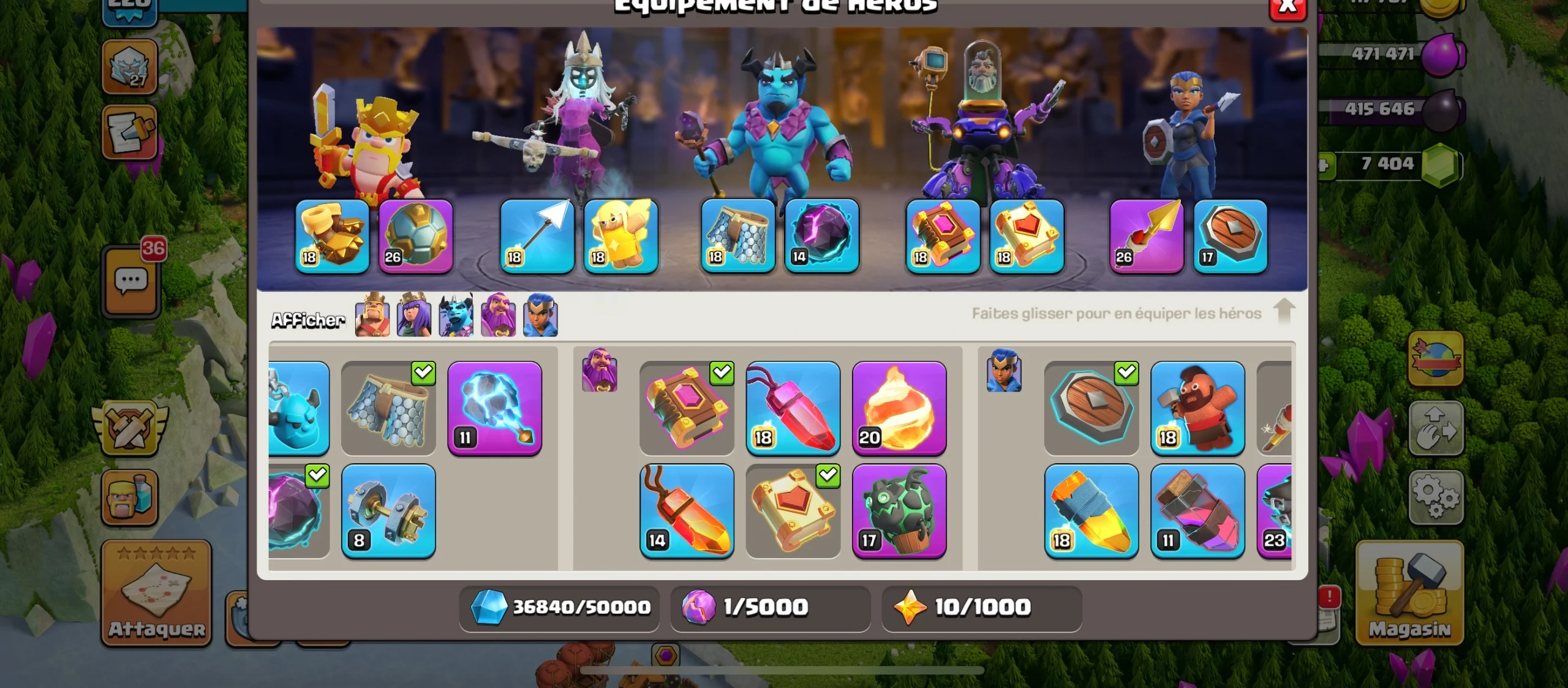Select the Hog Rider Puppet equipment

click(x=1197, y=409)
